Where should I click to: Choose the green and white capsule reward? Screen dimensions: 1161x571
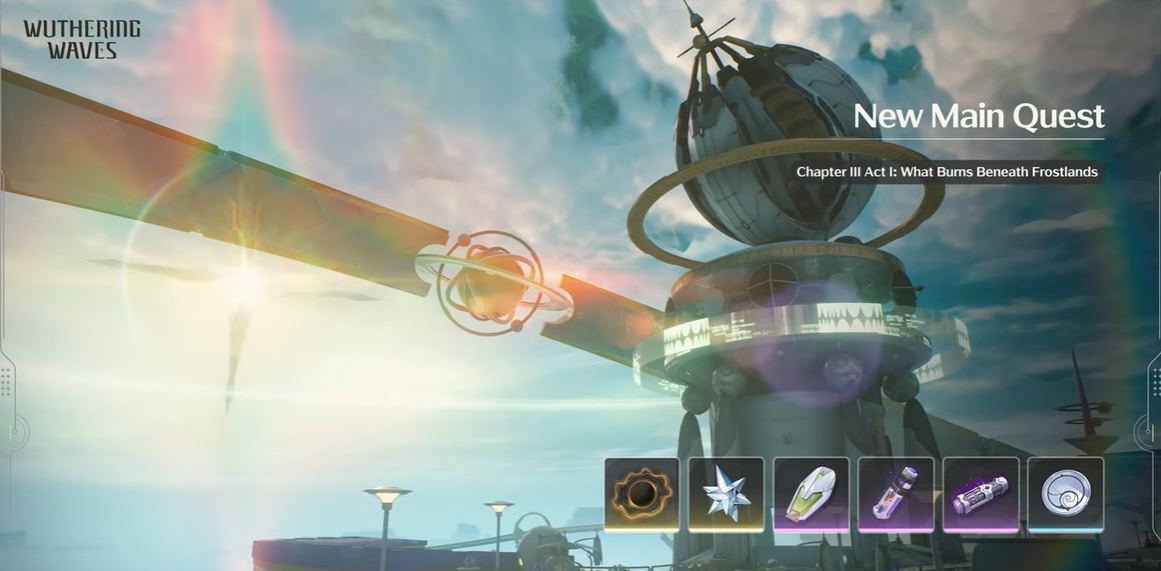pyautogui.click(x=811, y=494)
